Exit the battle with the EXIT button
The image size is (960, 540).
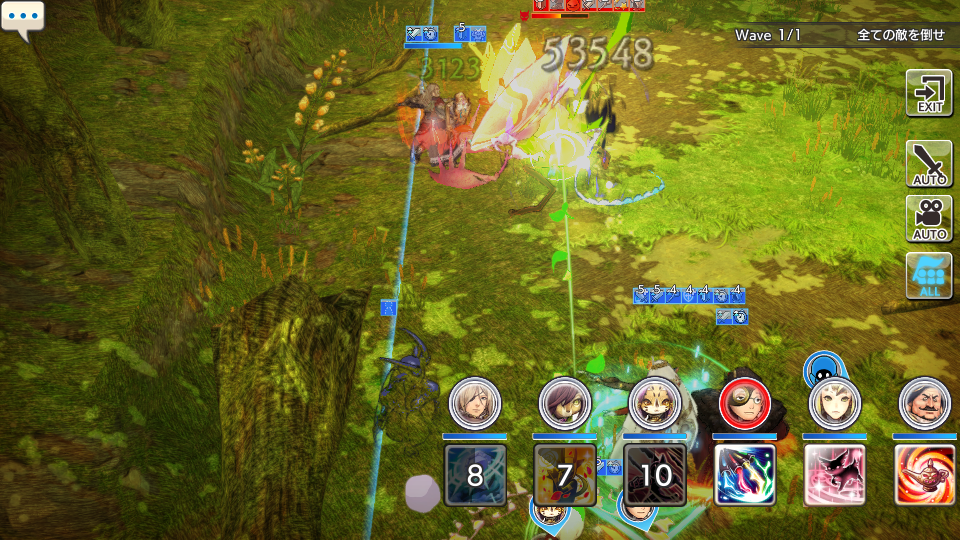(x=929, y=94)
